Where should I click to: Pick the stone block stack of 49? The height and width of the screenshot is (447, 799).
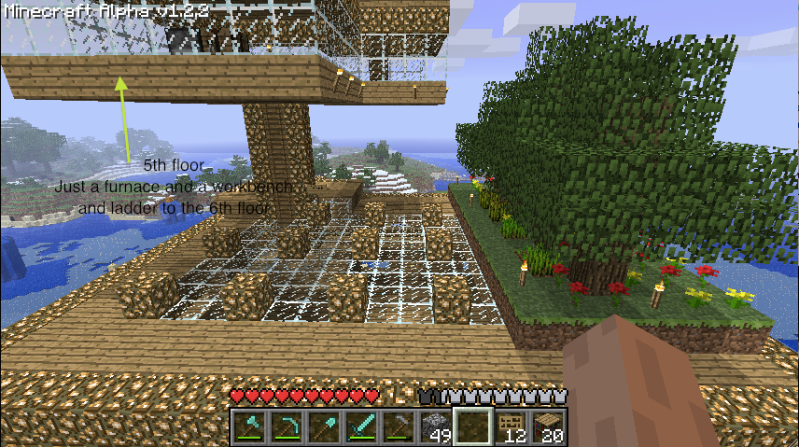pos(434,425)
